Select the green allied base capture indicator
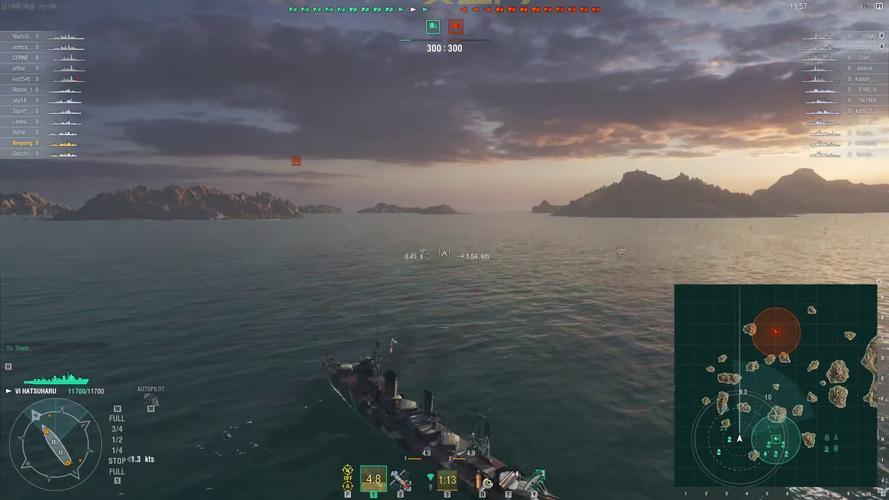 coord(433,27)
